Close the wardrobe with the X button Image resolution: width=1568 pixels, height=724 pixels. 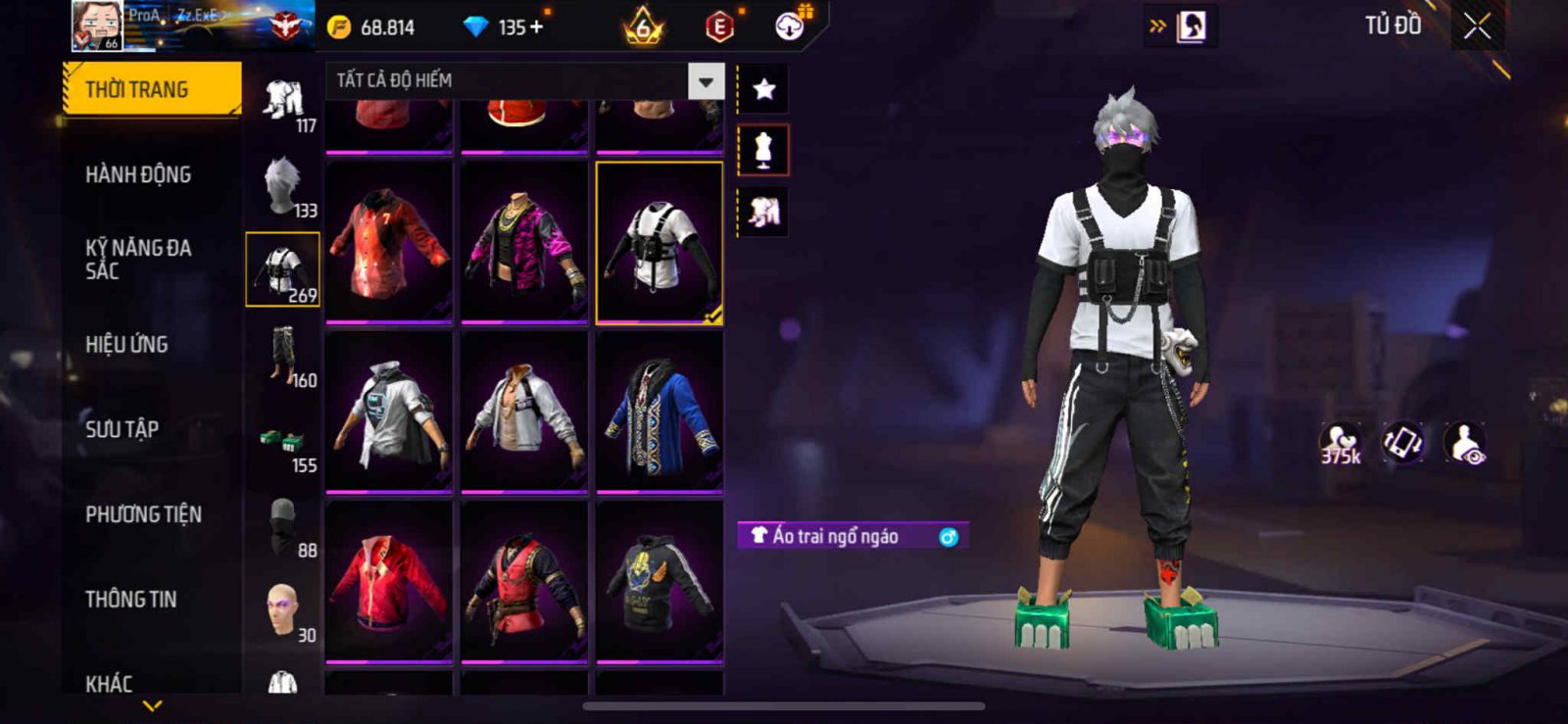[x=1477, y=26]
